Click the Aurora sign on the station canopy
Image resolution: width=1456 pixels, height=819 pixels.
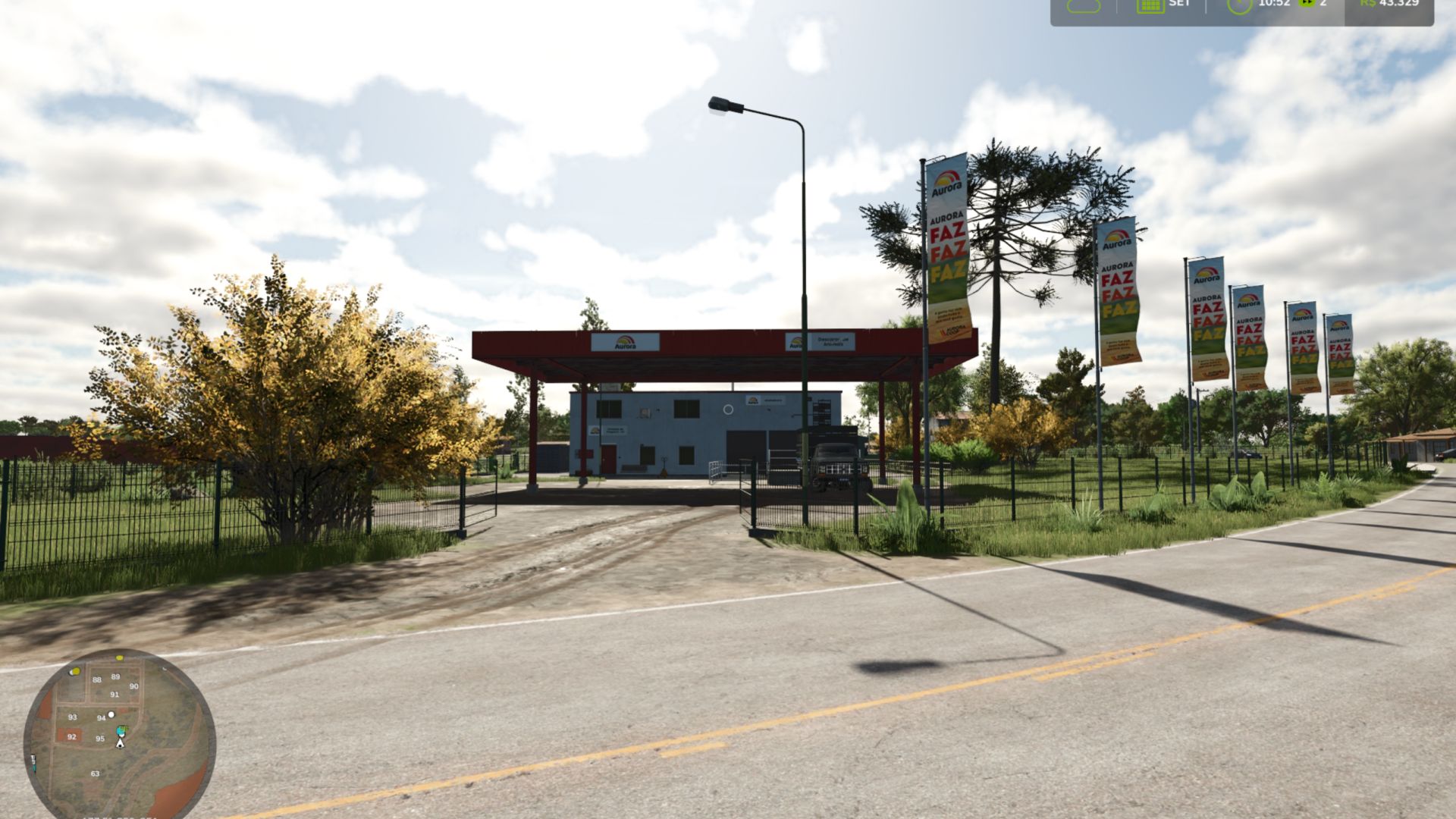(626, 344)
